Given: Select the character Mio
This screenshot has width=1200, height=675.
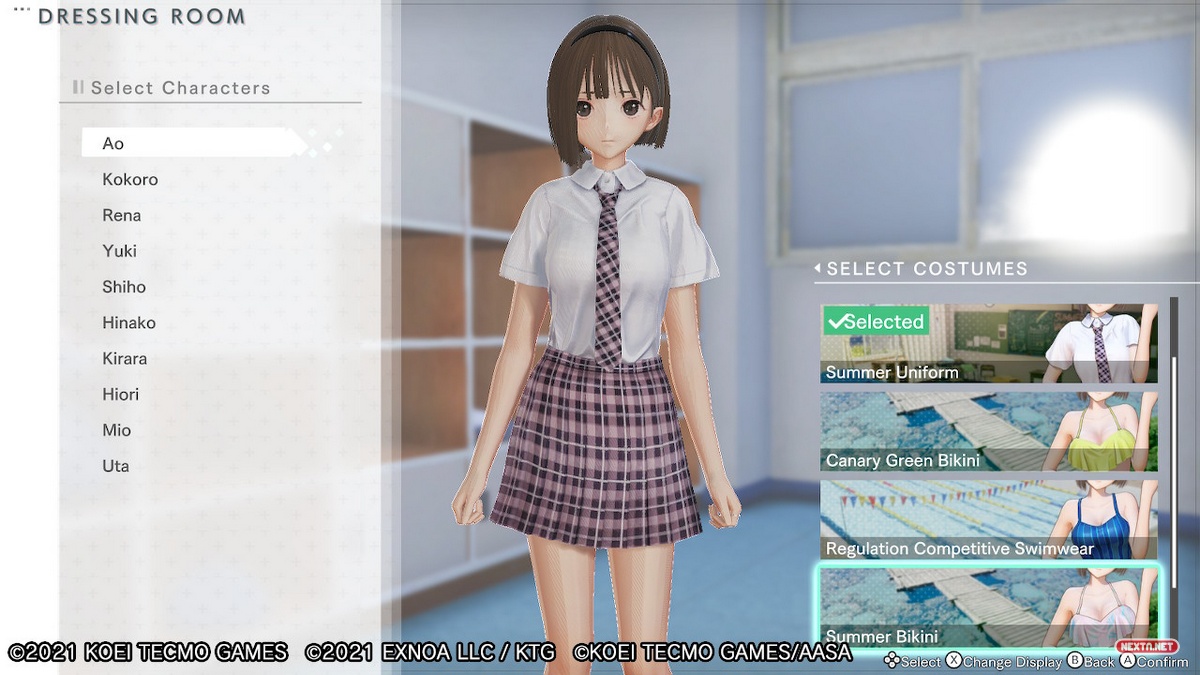Looking at the screenshot, I should tap(116, 430).
